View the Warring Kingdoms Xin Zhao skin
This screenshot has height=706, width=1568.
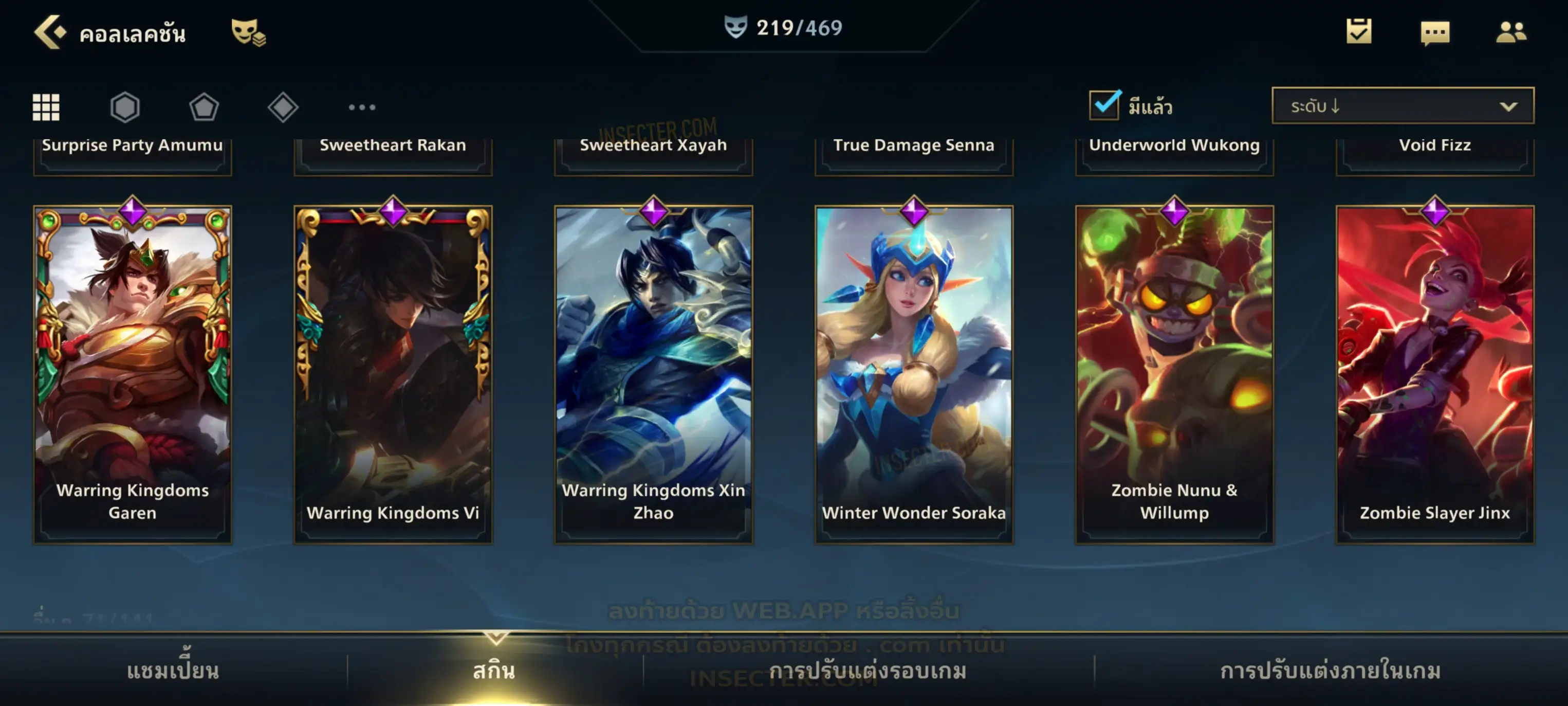click(653, 373)
